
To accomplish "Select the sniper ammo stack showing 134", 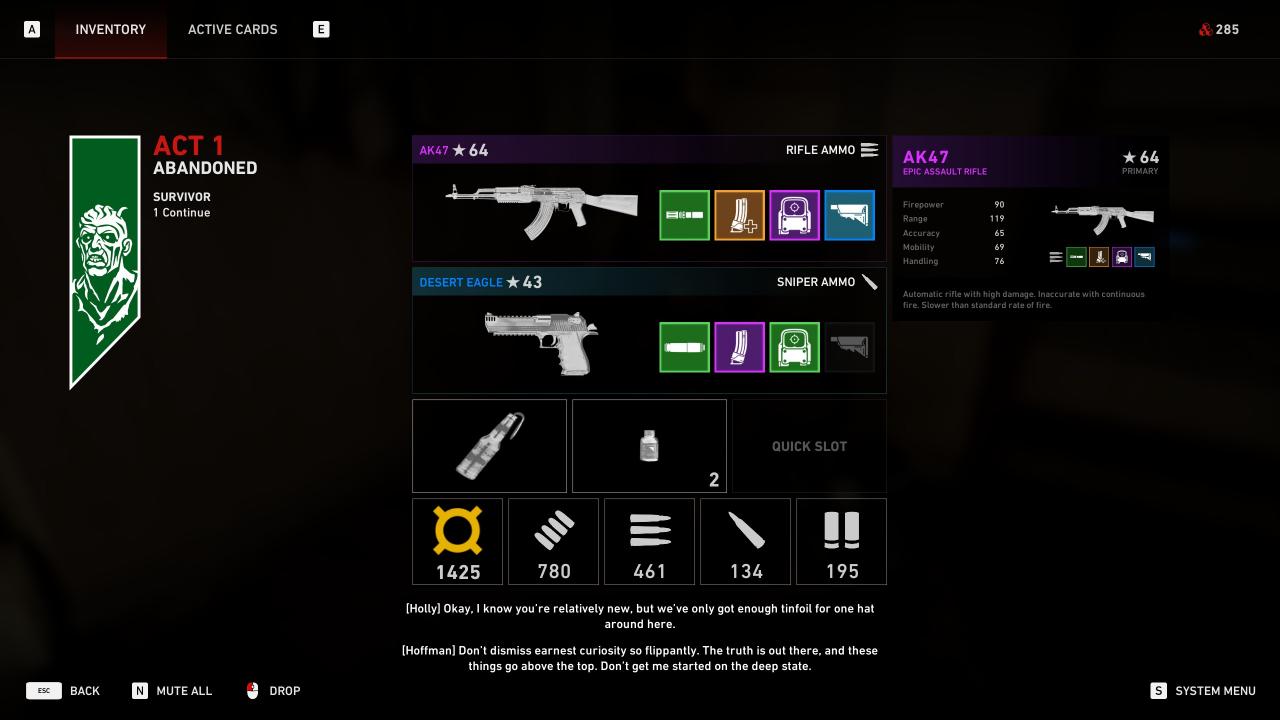I will pyautogui.click(x=745, y=541).
